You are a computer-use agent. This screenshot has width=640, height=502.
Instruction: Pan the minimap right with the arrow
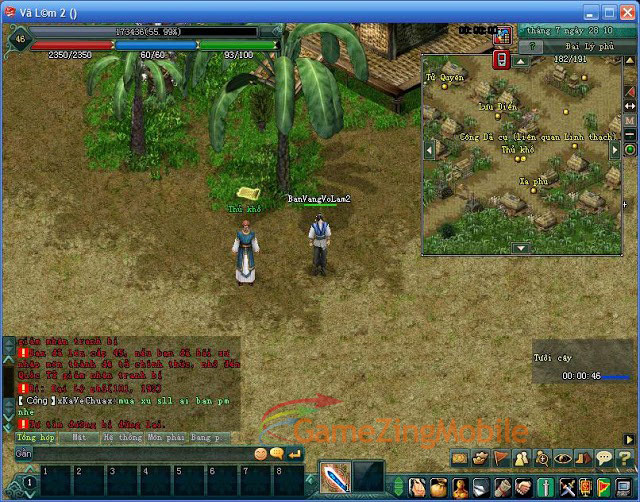pos(613,150)
